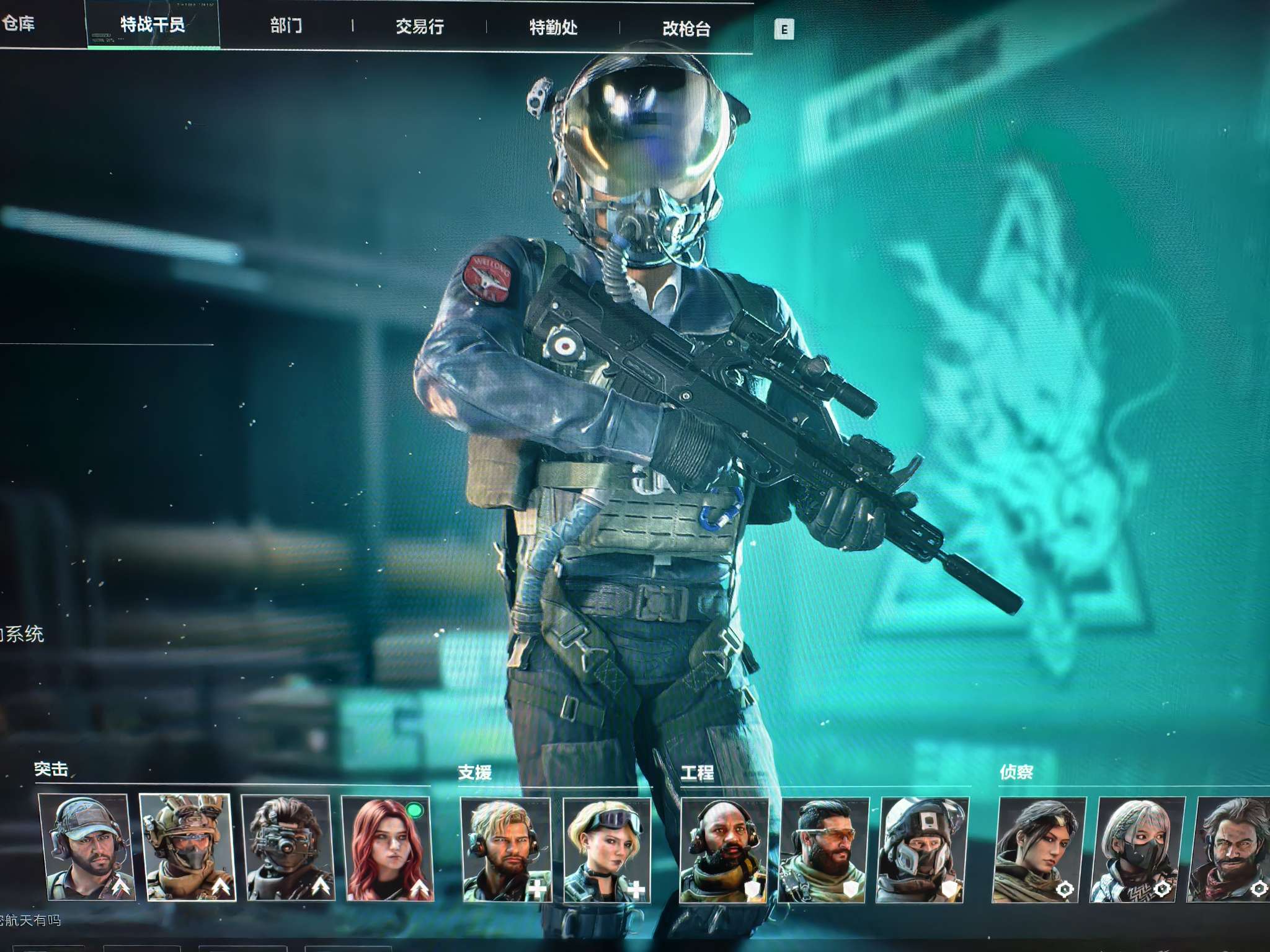
Task: Choose the dark-haired female recon operator
Action: (x=1039, y=850)
